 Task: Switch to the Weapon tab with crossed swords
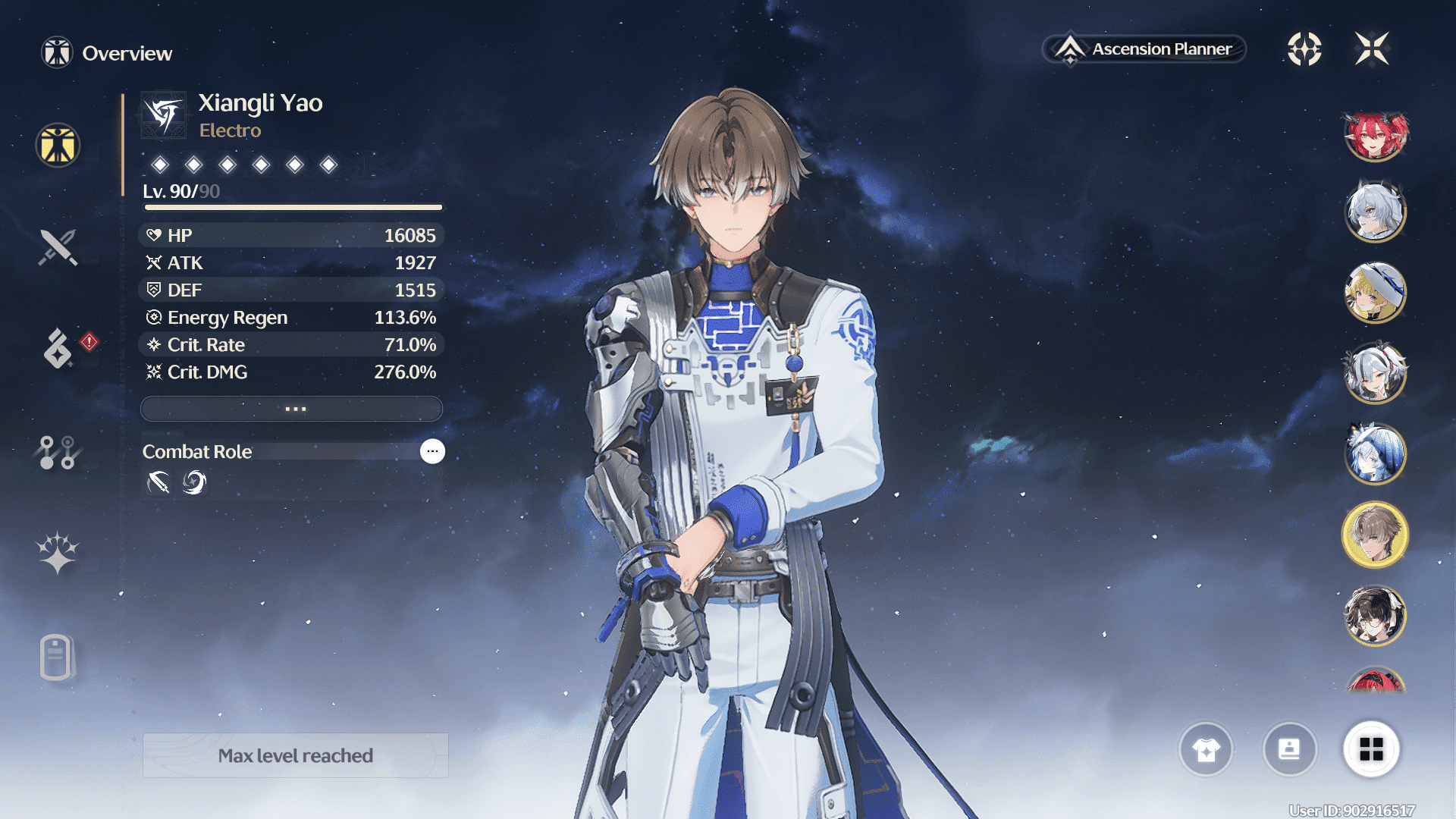tap(58, 247)
